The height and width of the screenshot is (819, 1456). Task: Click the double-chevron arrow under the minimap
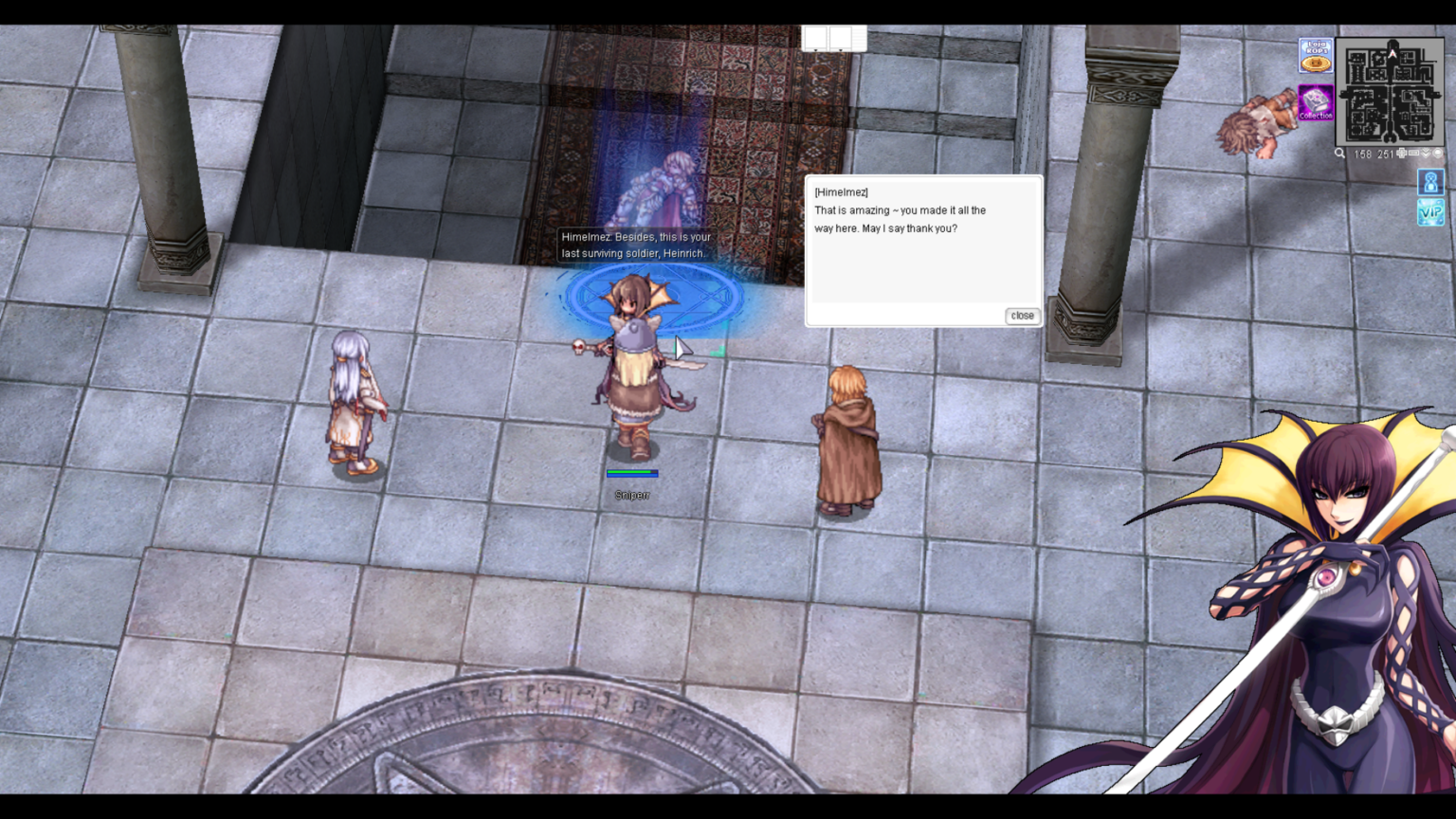click(x=1426, y=154)
